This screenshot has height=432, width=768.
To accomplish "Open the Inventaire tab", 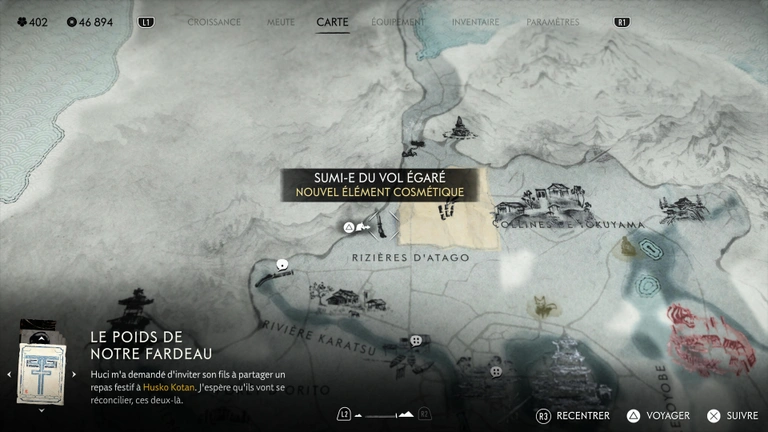I will 475,22.
